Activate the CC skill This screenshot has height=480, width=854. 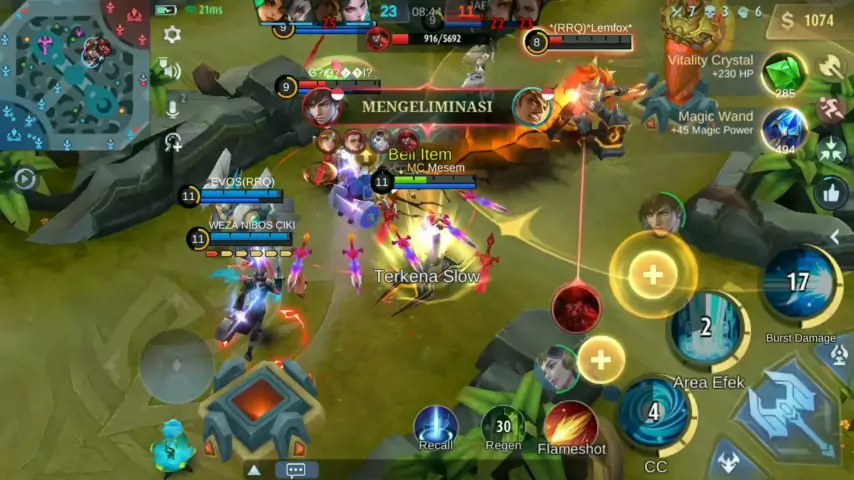click(x=655, y=412)
